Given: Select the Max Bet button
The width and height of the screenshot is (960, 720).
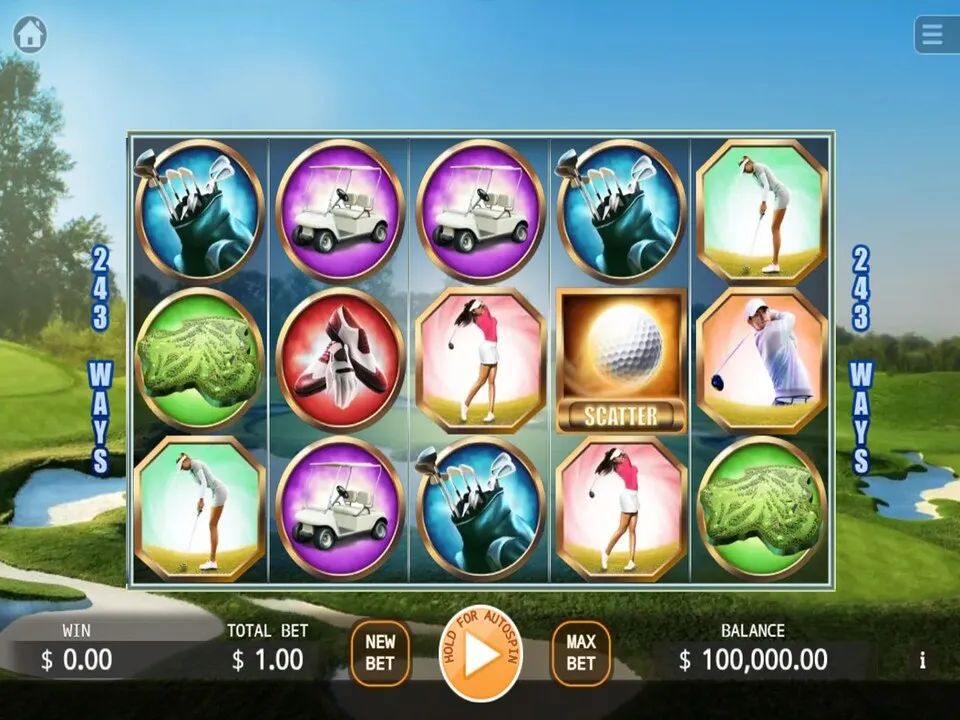Looking at the screenshot, I should pyautogui.click(x=581, y=653).
